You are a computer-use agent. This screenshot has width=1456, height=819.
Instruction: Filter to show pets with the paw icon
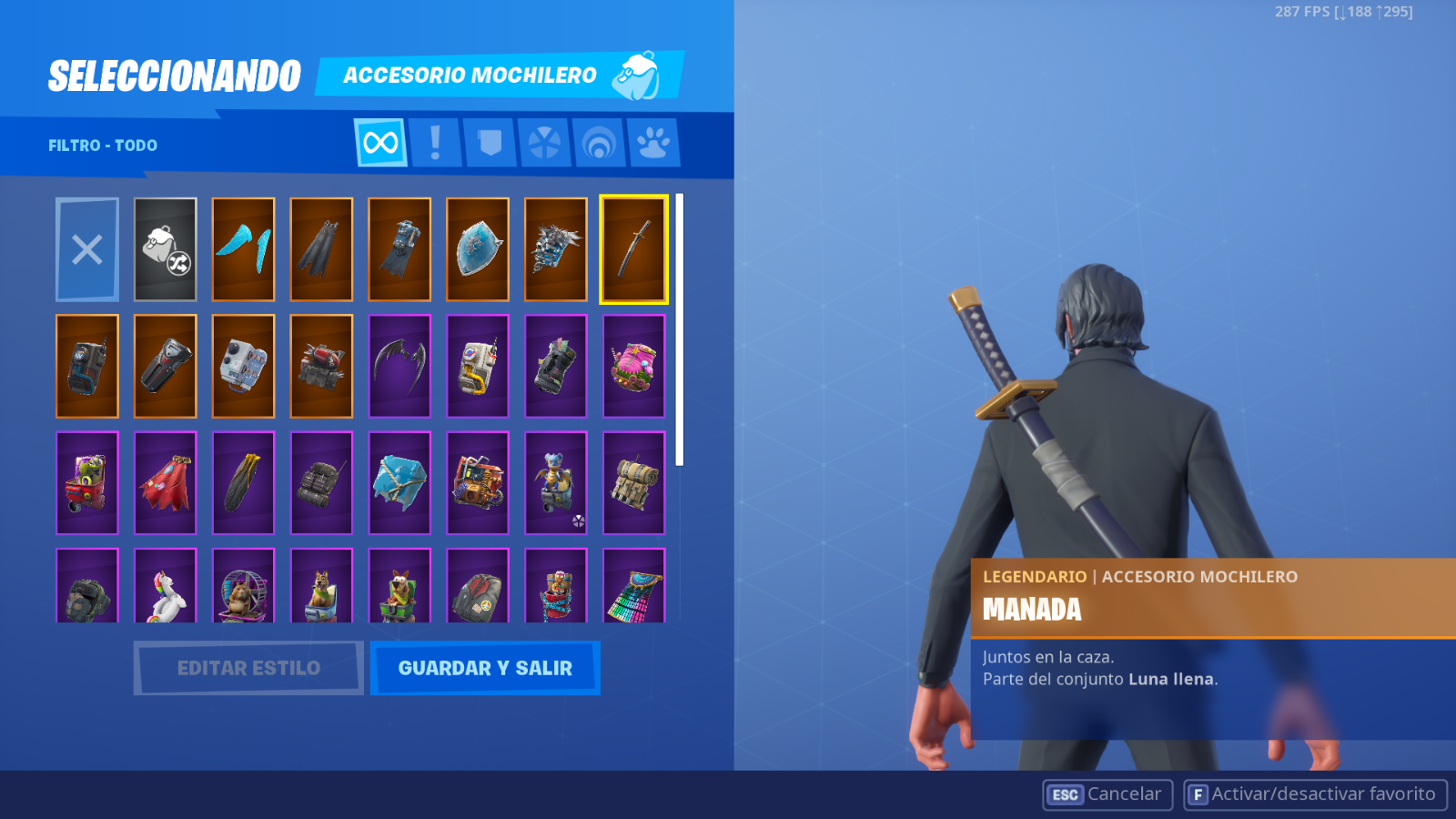[653, 142]
